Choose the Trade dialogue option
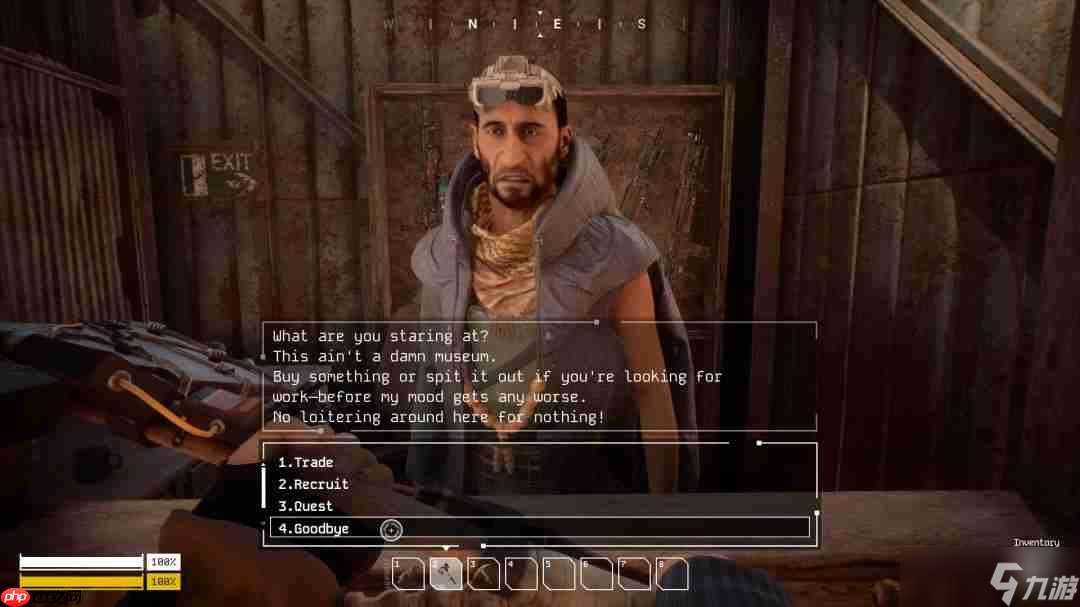Screen dimensions: 1080x607 (x=306, y=462)
